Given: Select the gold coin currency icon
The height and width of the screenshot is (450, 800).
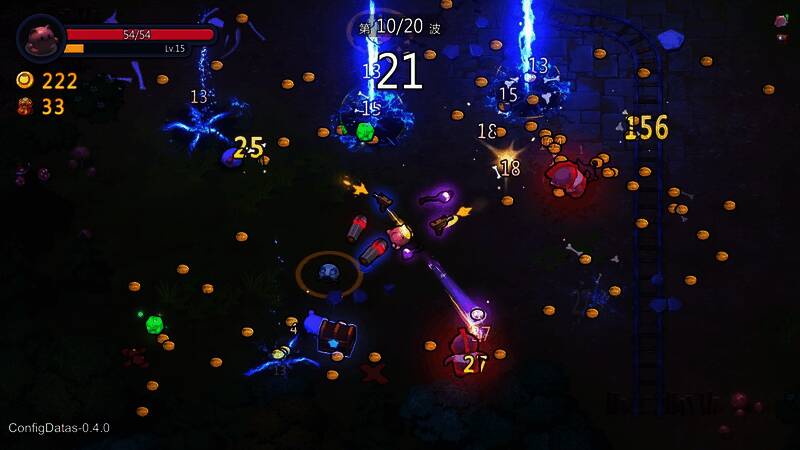Looking at the screenshot, I should tap(25, 81).
